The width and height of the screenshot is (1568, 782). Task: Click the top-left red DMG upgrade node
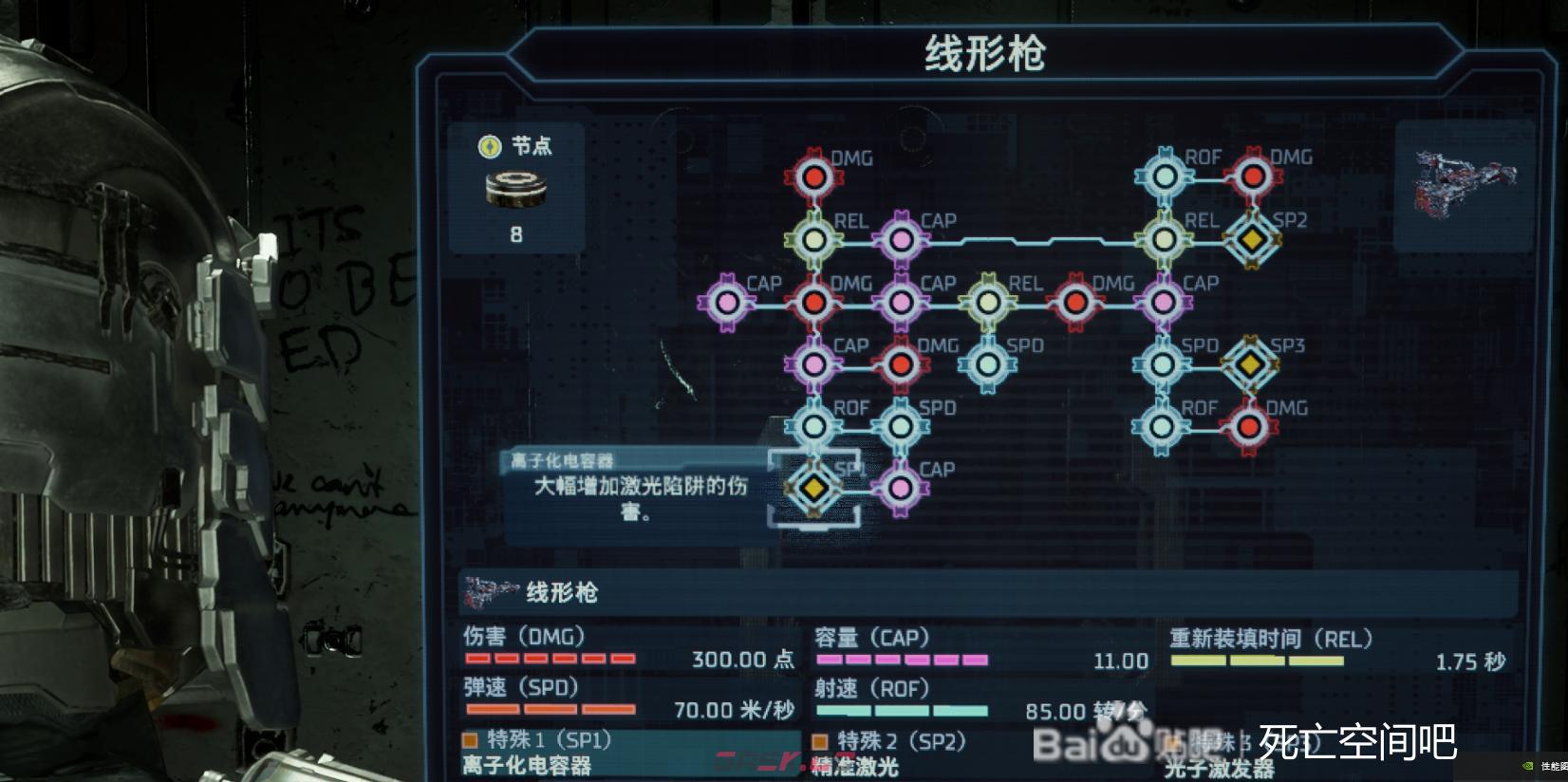[813, 177]
